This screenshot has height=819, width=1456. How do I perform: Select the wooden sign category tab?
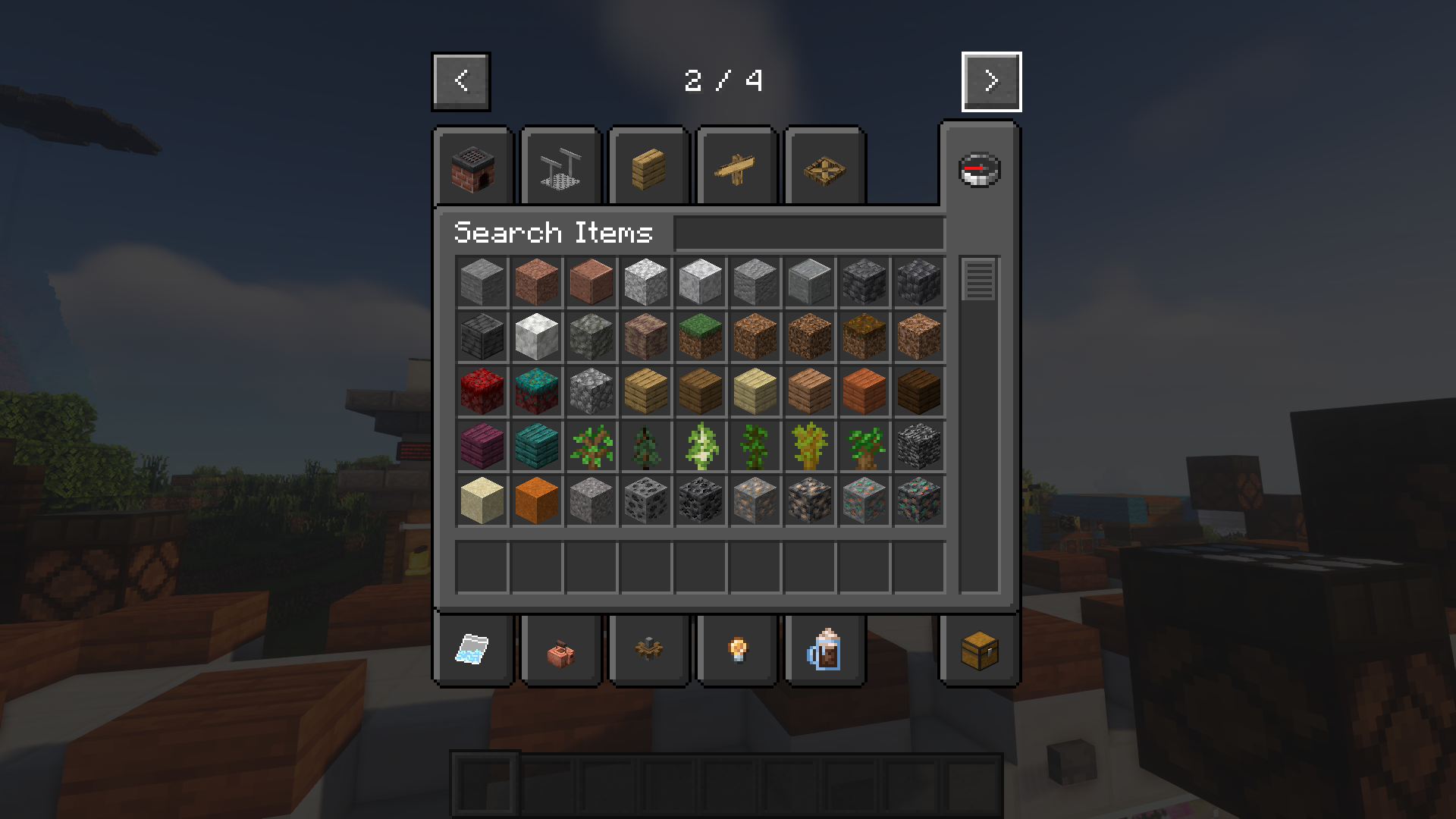pos(736,167)
